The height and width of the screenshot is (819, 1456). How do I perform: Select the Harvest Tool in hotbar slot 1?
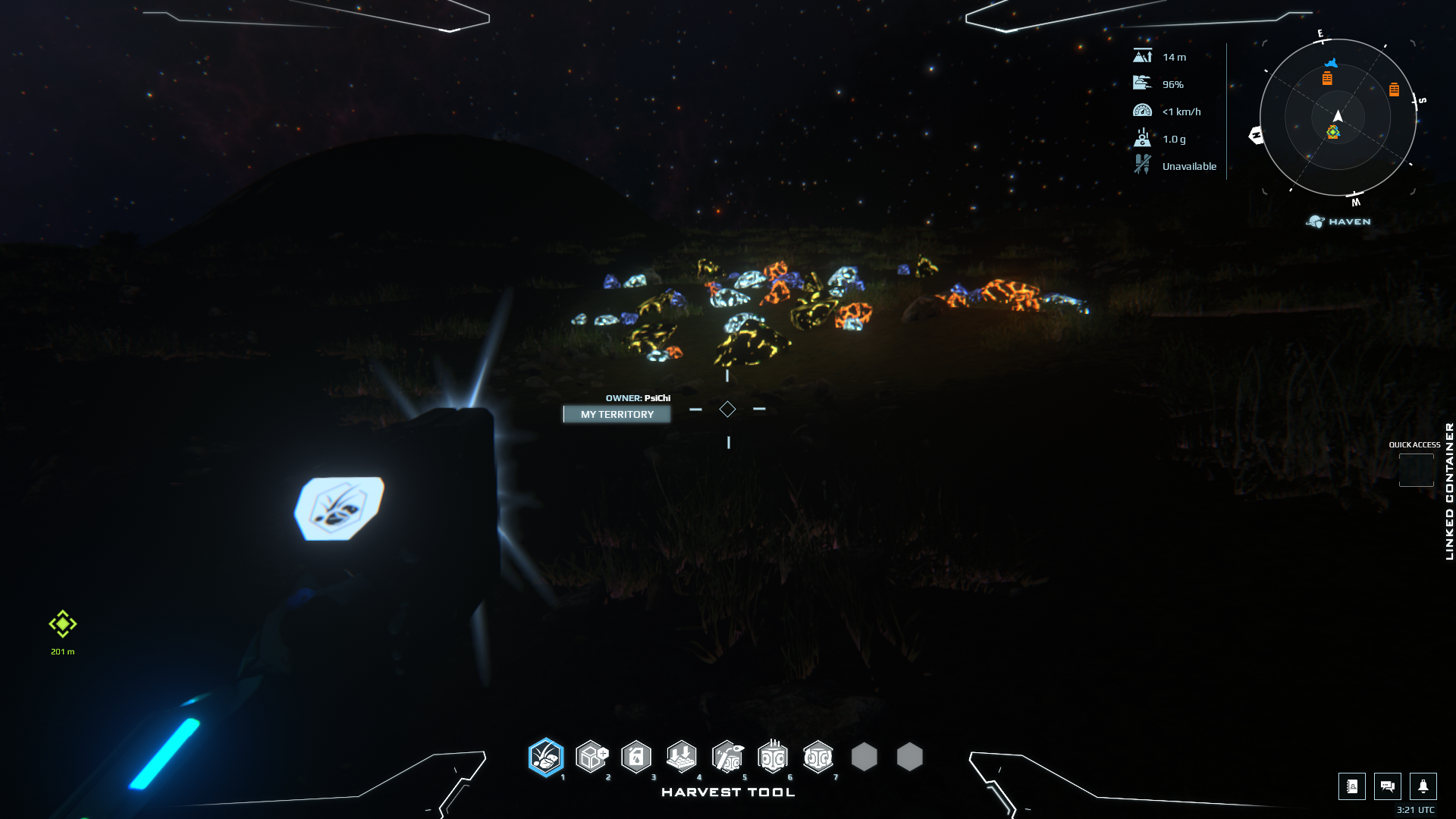click(x=546, y=757)
